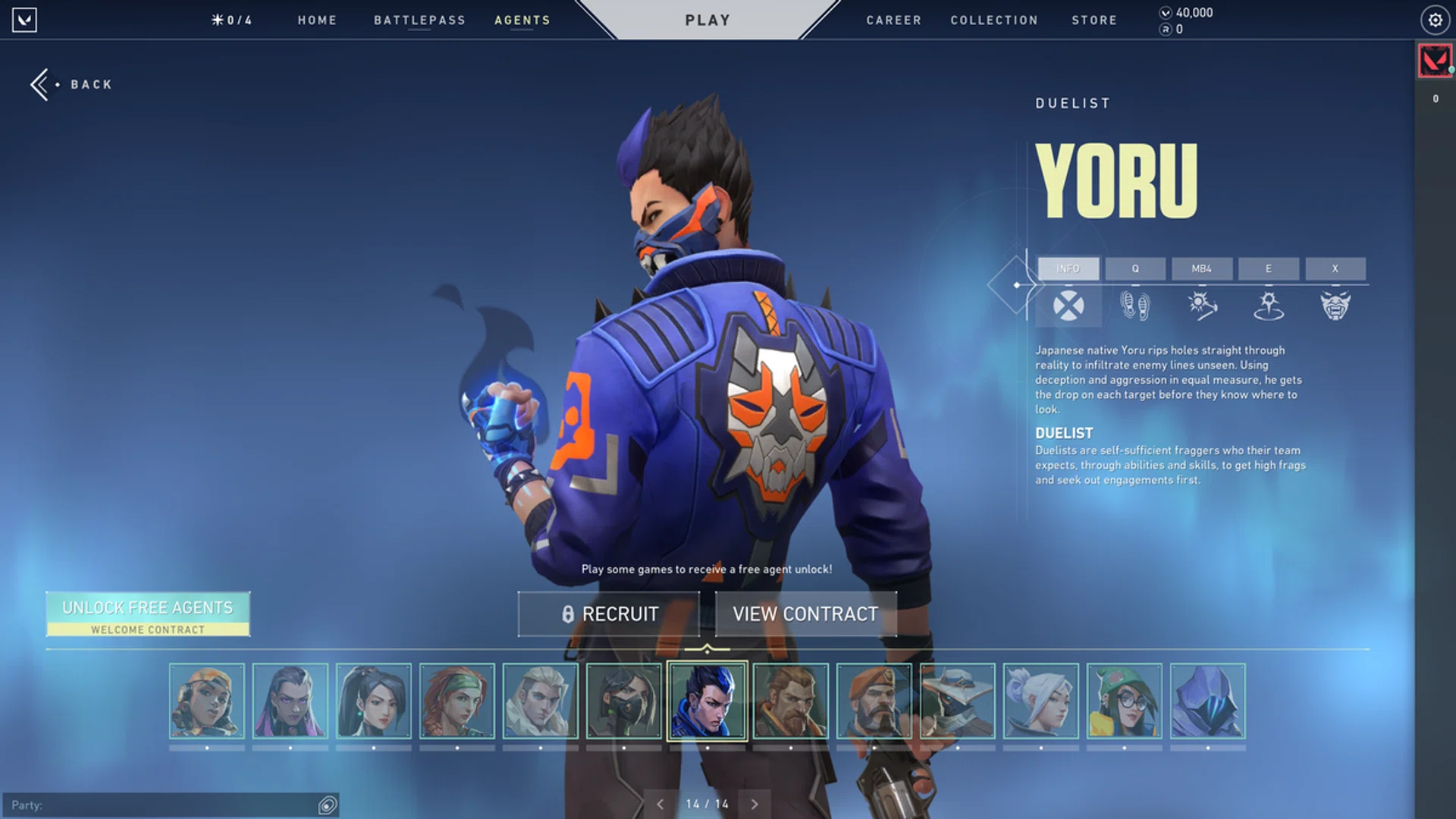The width and height of the screenshot is (1456, 819).
Task: View Yoru's contract
Action: pyautogui.click(x=805, y=614)
